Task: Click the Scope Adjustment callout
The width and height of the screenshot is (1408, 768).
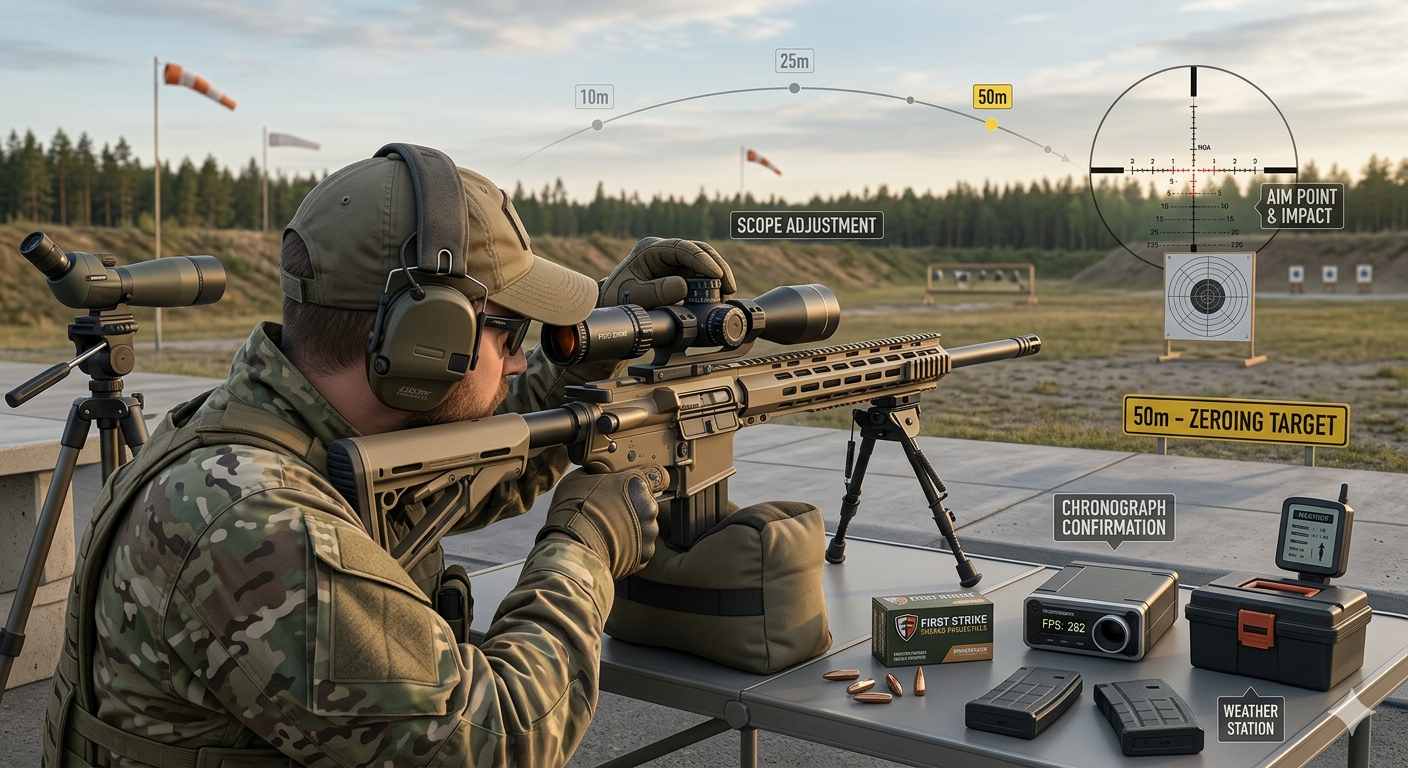Action: [806, 225]
